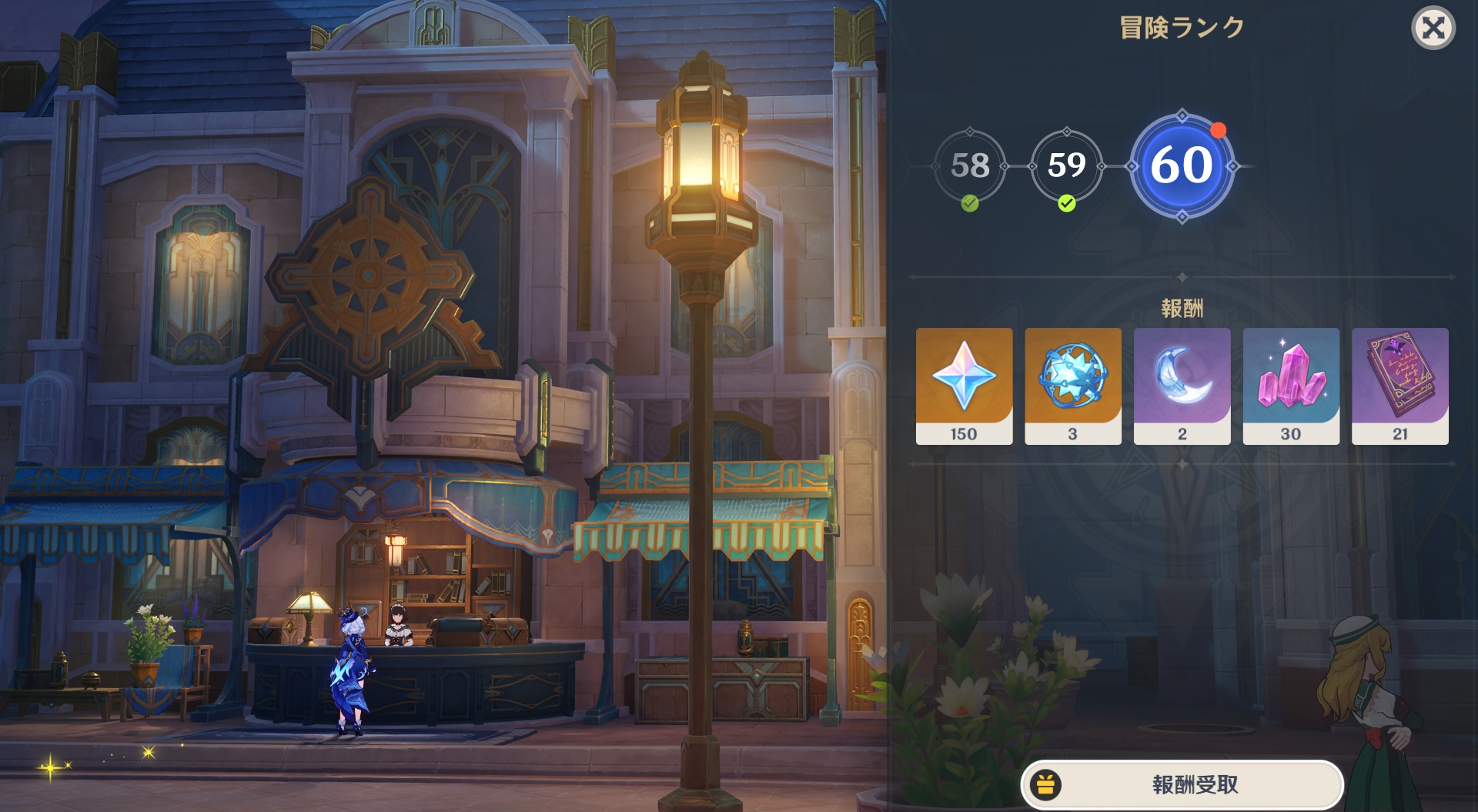Viewport: 1478px width, 812px height.
Task: Inspect the Primogem reward of 150
Action: (x=964, y=386)
